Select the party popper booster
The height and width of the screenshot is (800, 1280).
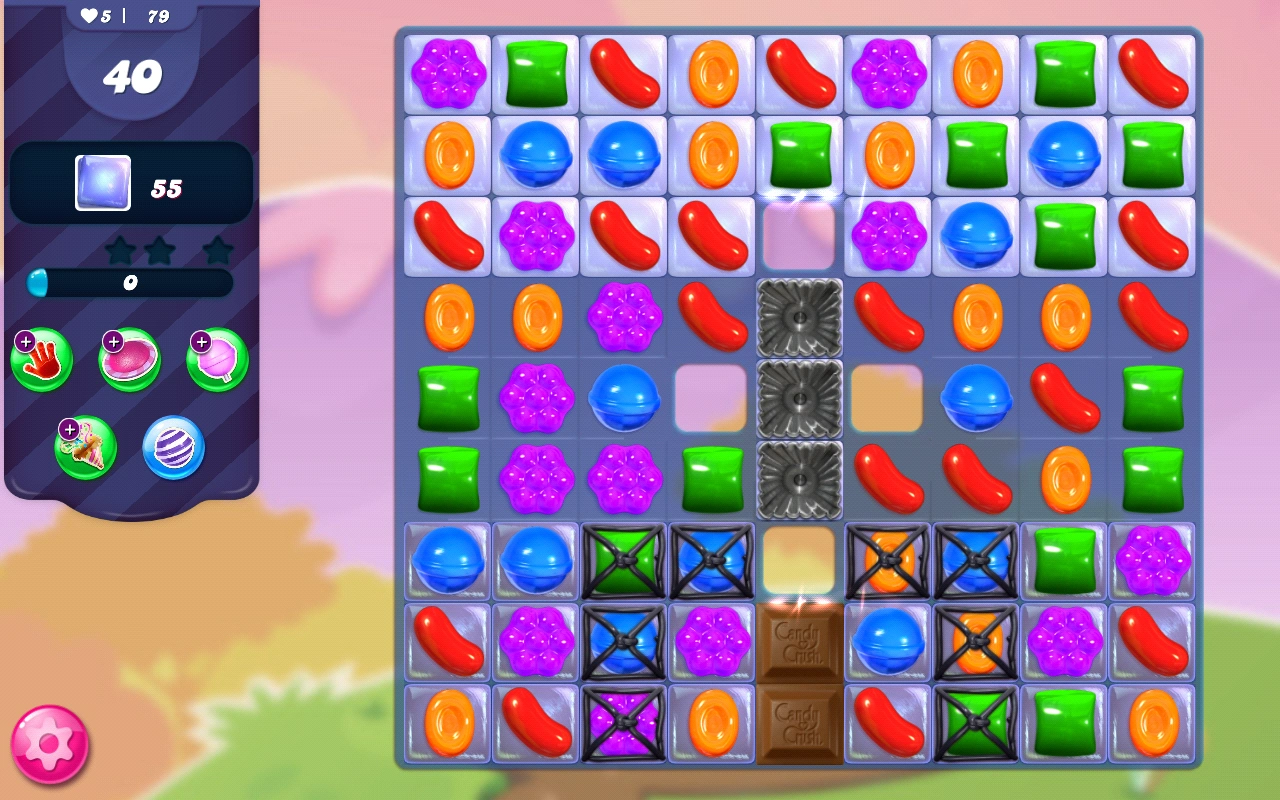pos(85,447)
